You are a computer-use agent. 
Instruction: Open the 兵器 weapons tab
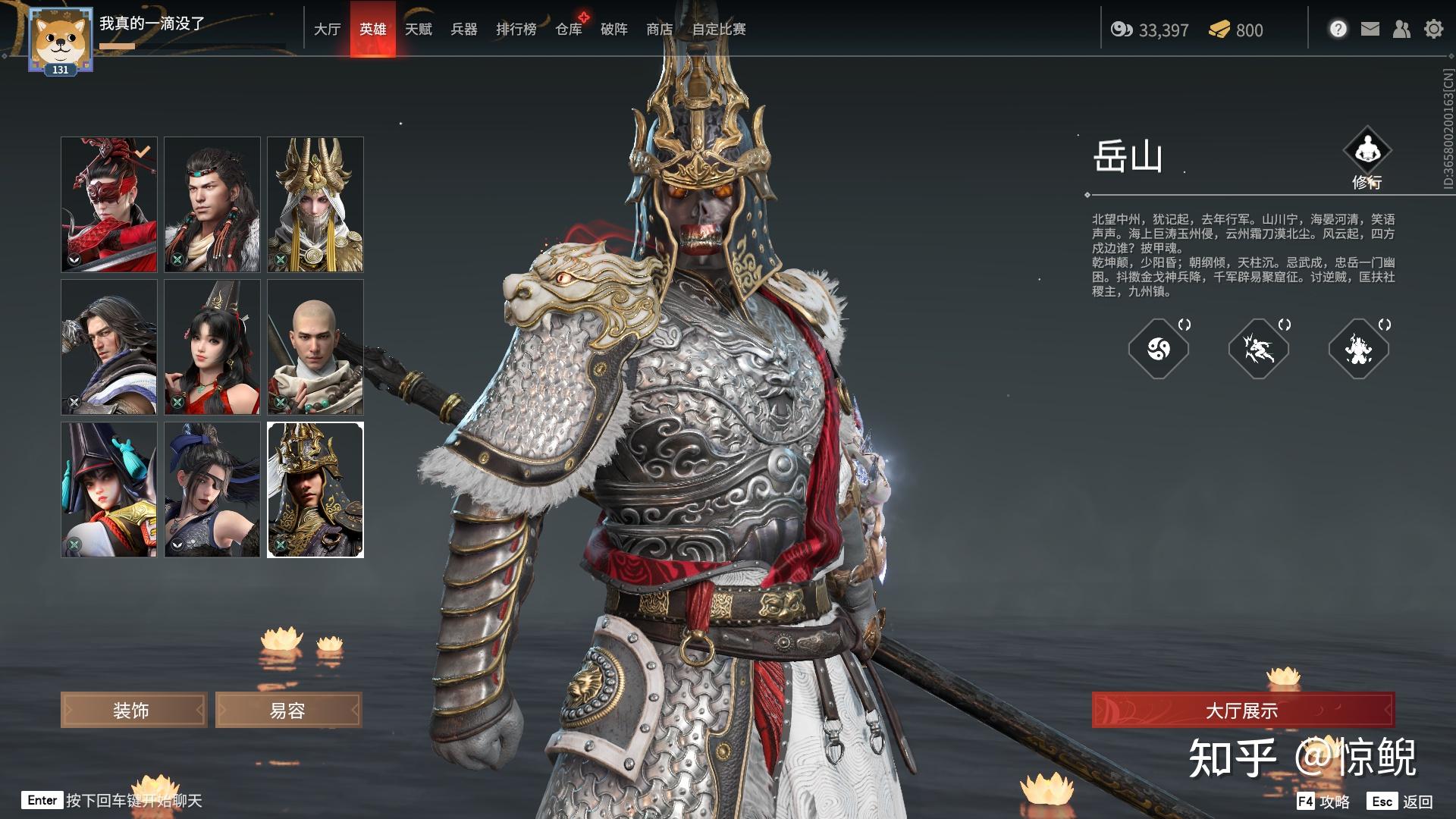pos(463,30)
